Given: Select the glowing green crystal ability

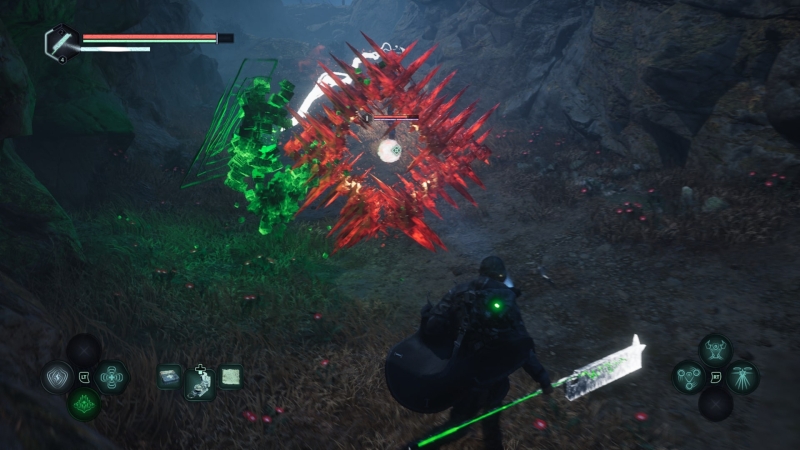Looking at the screenshot, I should pos(84,405).
